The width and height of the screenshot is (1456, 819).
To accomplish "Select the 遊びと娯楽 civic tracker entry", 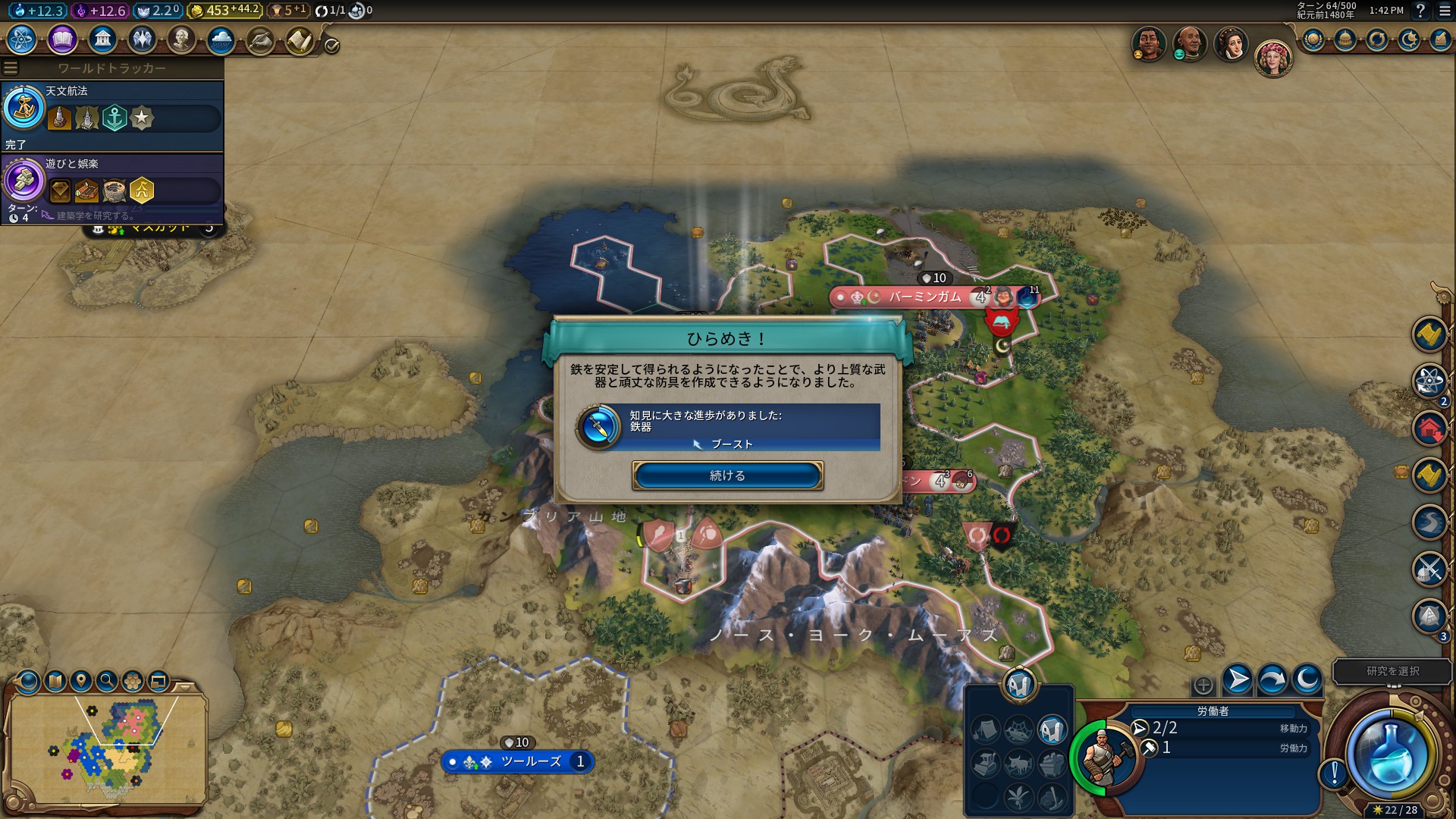I will tap(112, 187).
